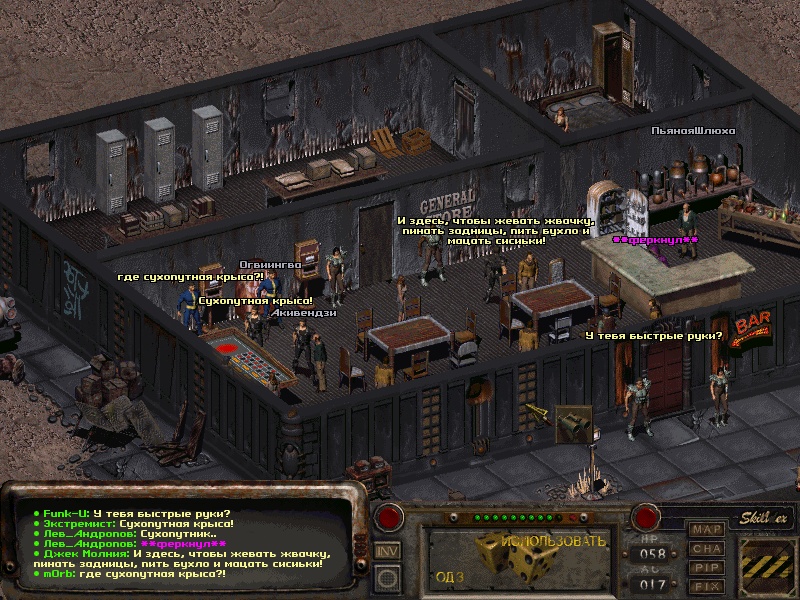Viewport: 800px width, 600px height.
Task: Click the red button left of the item slot
Action: pos(389,518)
